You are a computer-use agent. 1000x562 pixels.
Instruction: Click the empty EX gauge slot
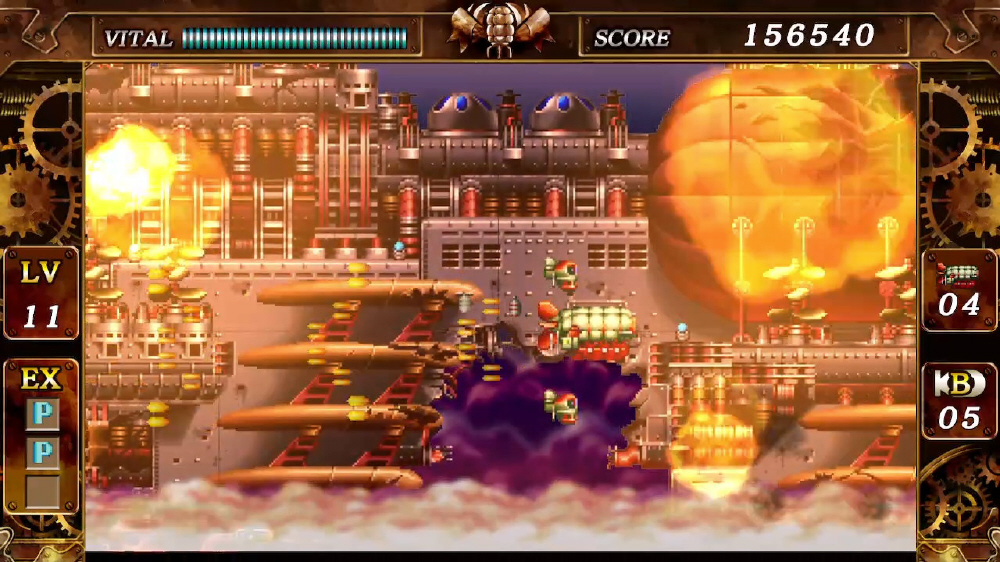(42, 492)
